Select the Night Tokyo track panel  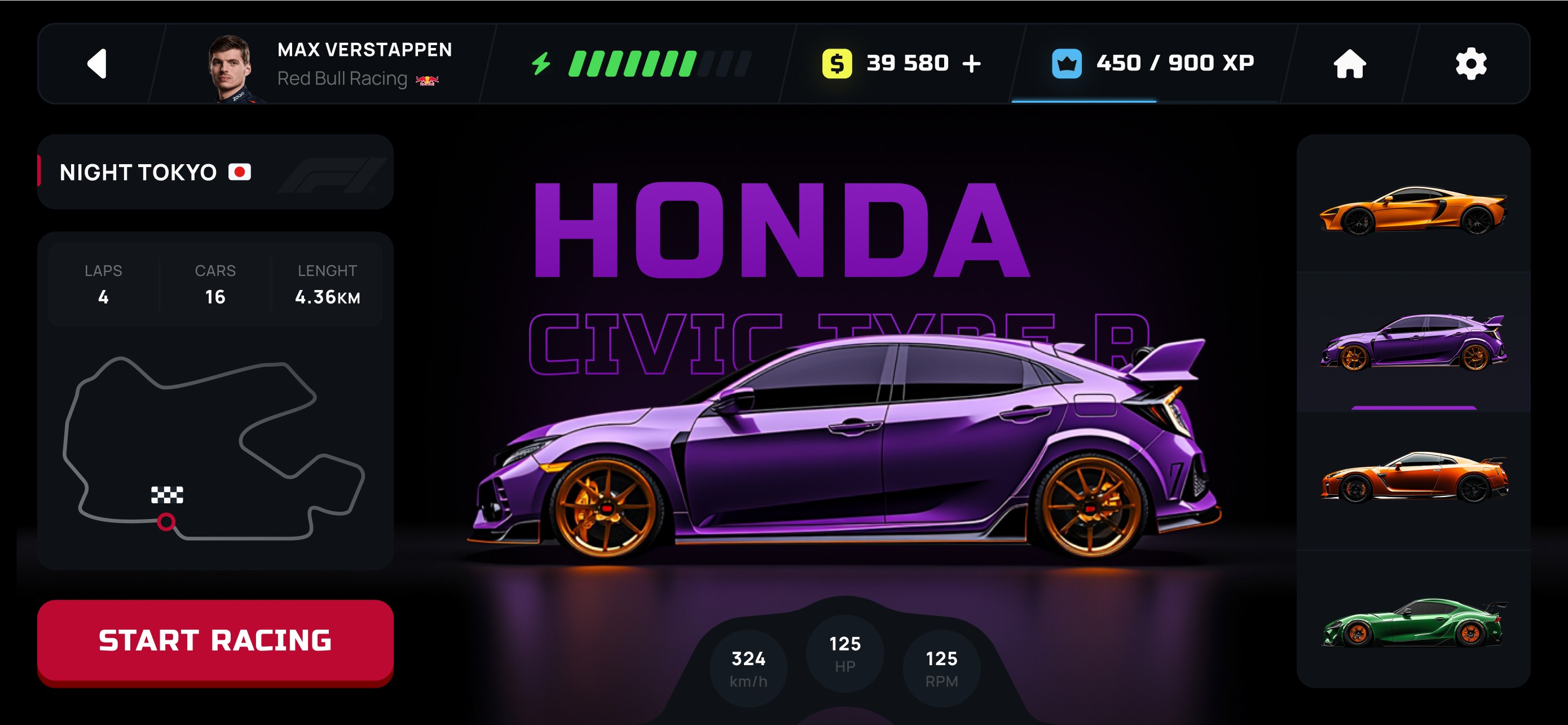click(x=215, y=172)
